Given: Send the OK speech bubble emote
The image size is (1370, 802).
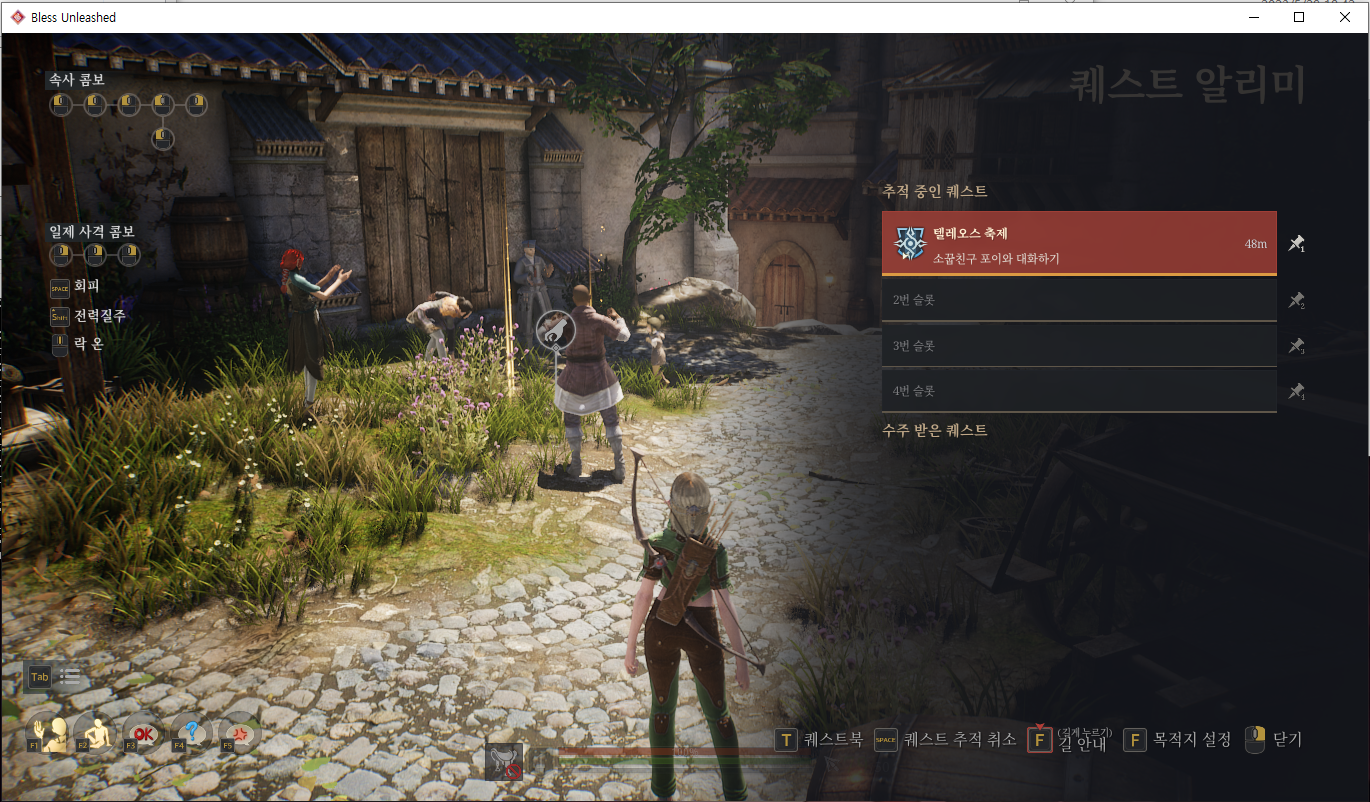Looking at the screenshot, I should (x=143, y=734).
